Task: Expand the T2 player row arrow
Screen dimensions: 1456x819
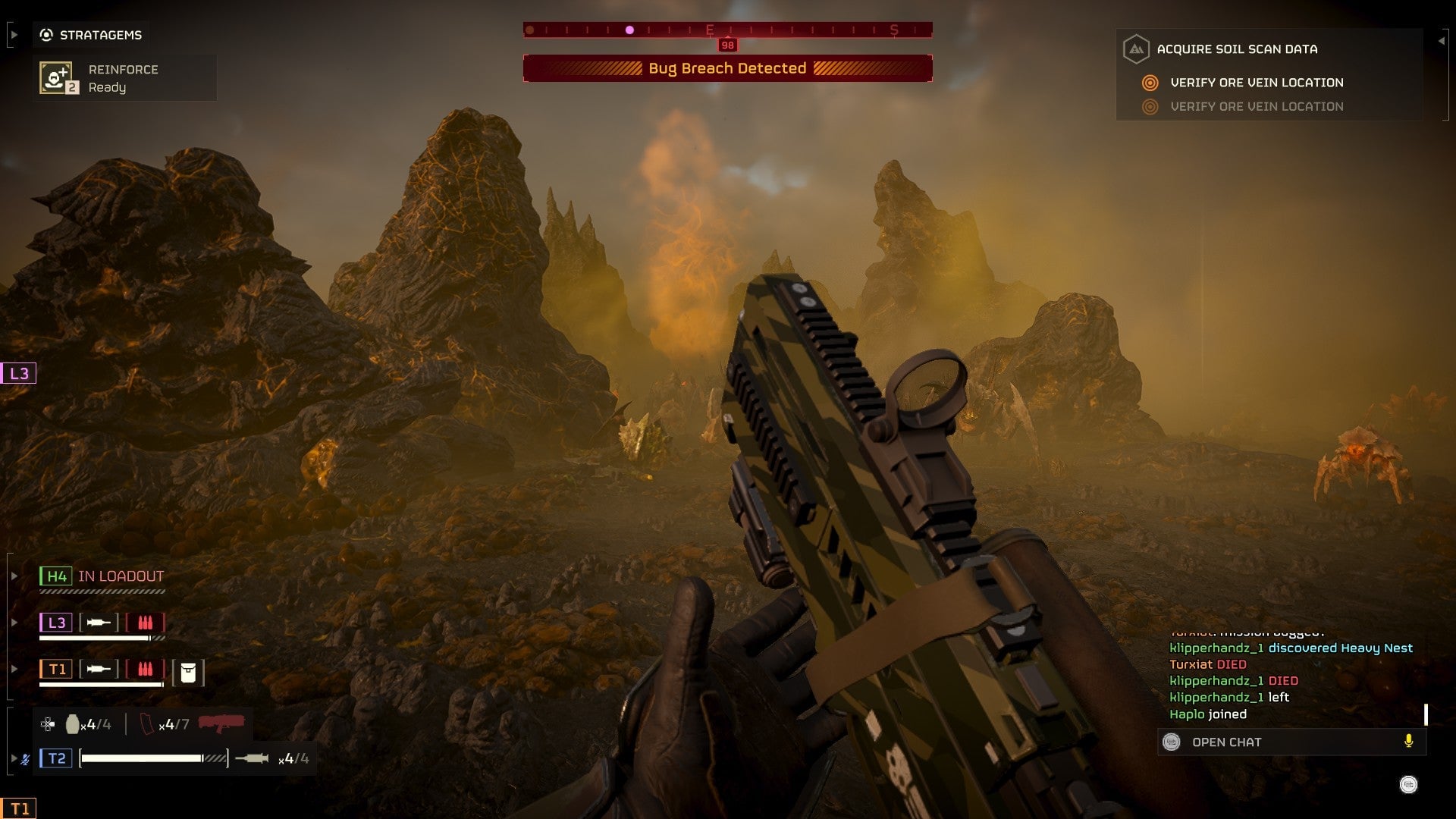Action: (x=14, y=758)
